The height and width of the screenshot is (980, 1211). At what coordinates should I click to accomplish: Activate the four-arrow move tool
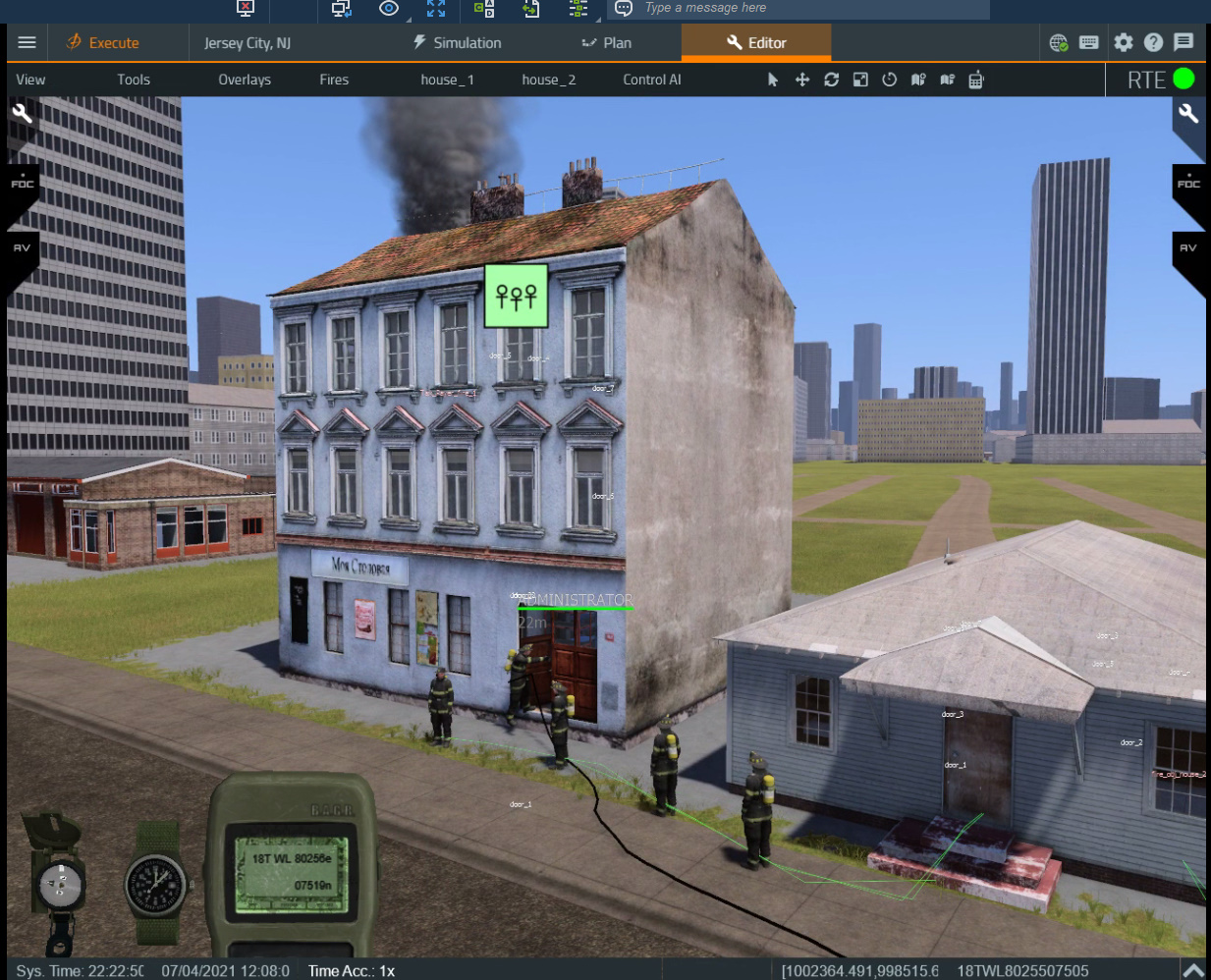click(802, 80)
